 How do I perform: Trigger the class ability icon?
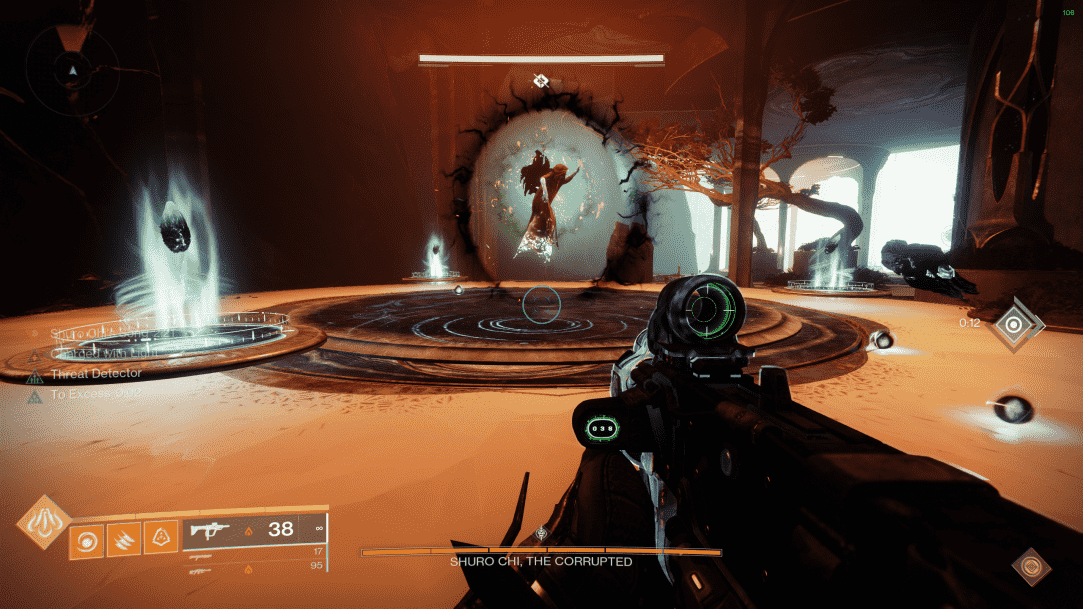[161, 540]
